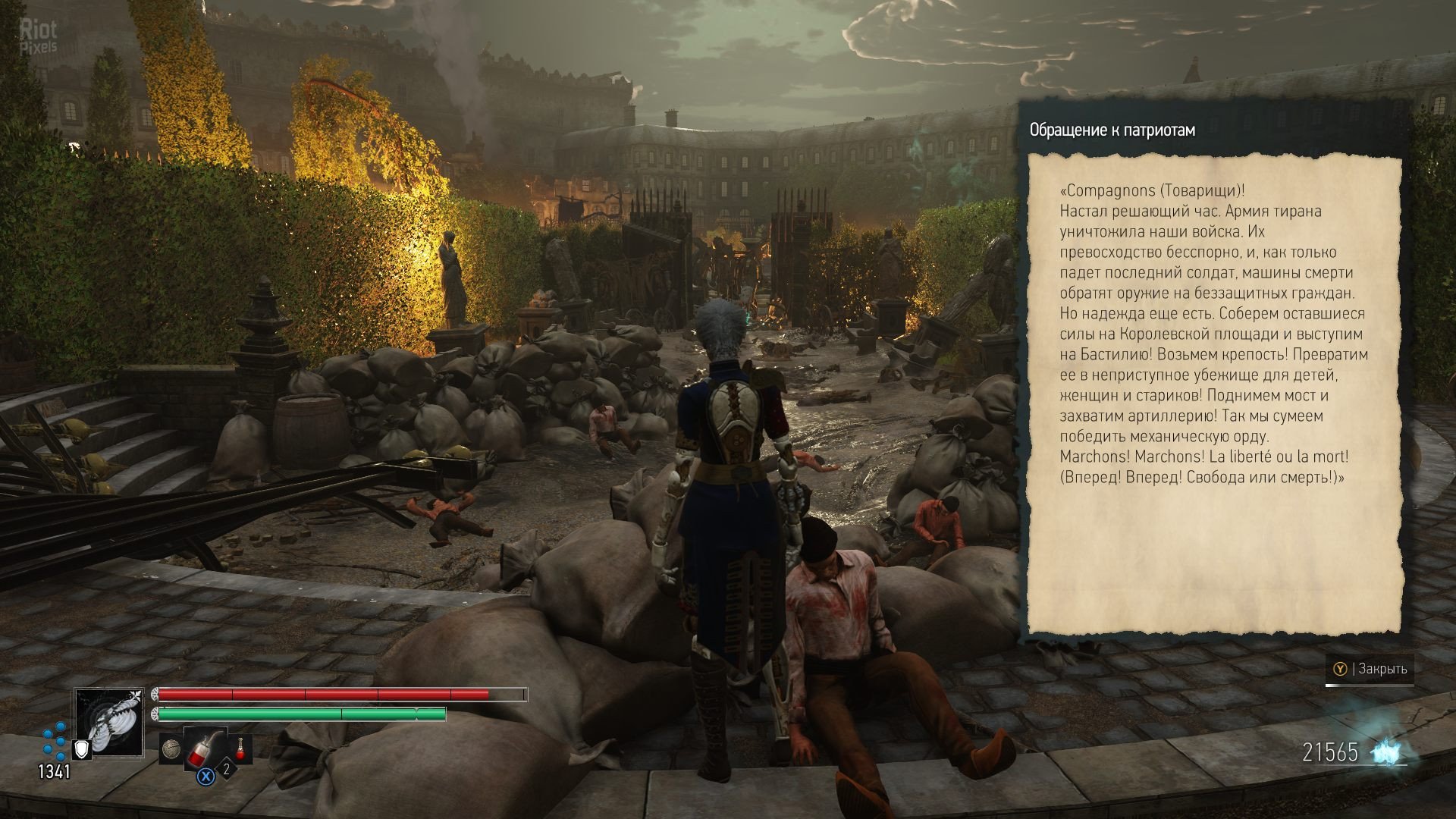The width and height of the screenshot is (1456, 819).
Task: Click the white shield stance icon
Action: (x=81, y=750)
